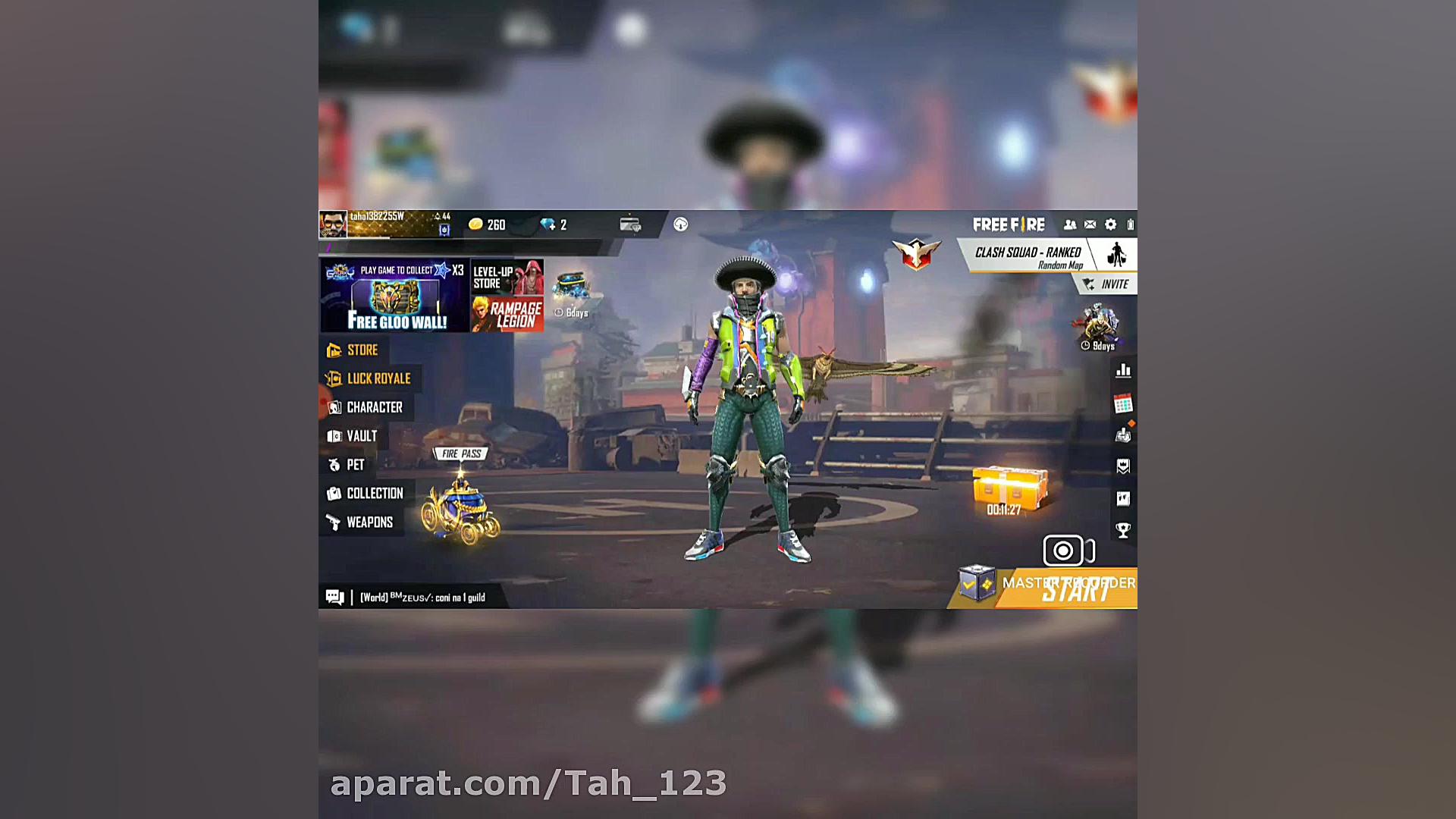
Task: Open the game Settings gear
Action: click(1109, 224)
